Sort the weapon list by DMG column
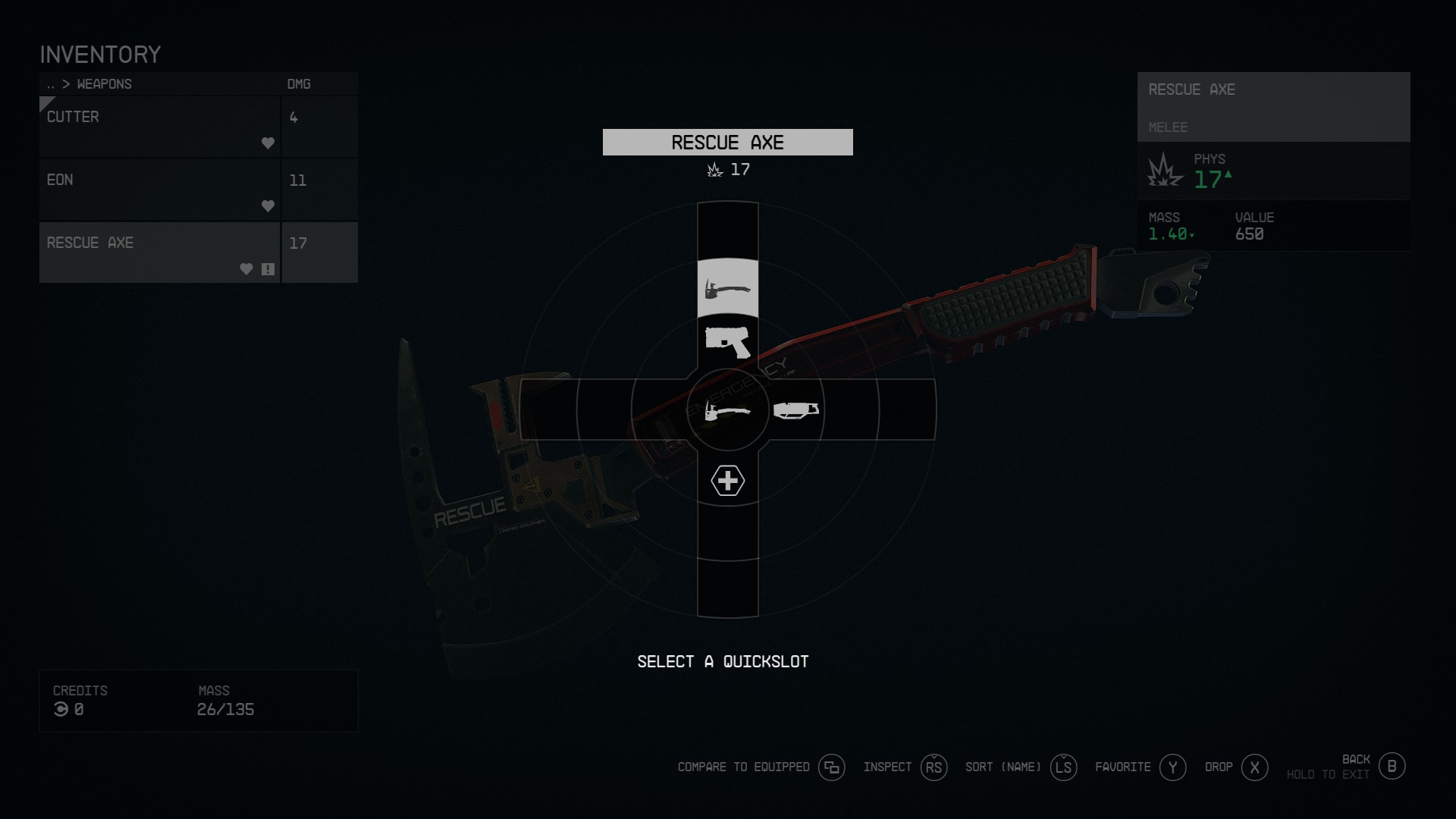1456x819 pixels. [x=299, y=84]
